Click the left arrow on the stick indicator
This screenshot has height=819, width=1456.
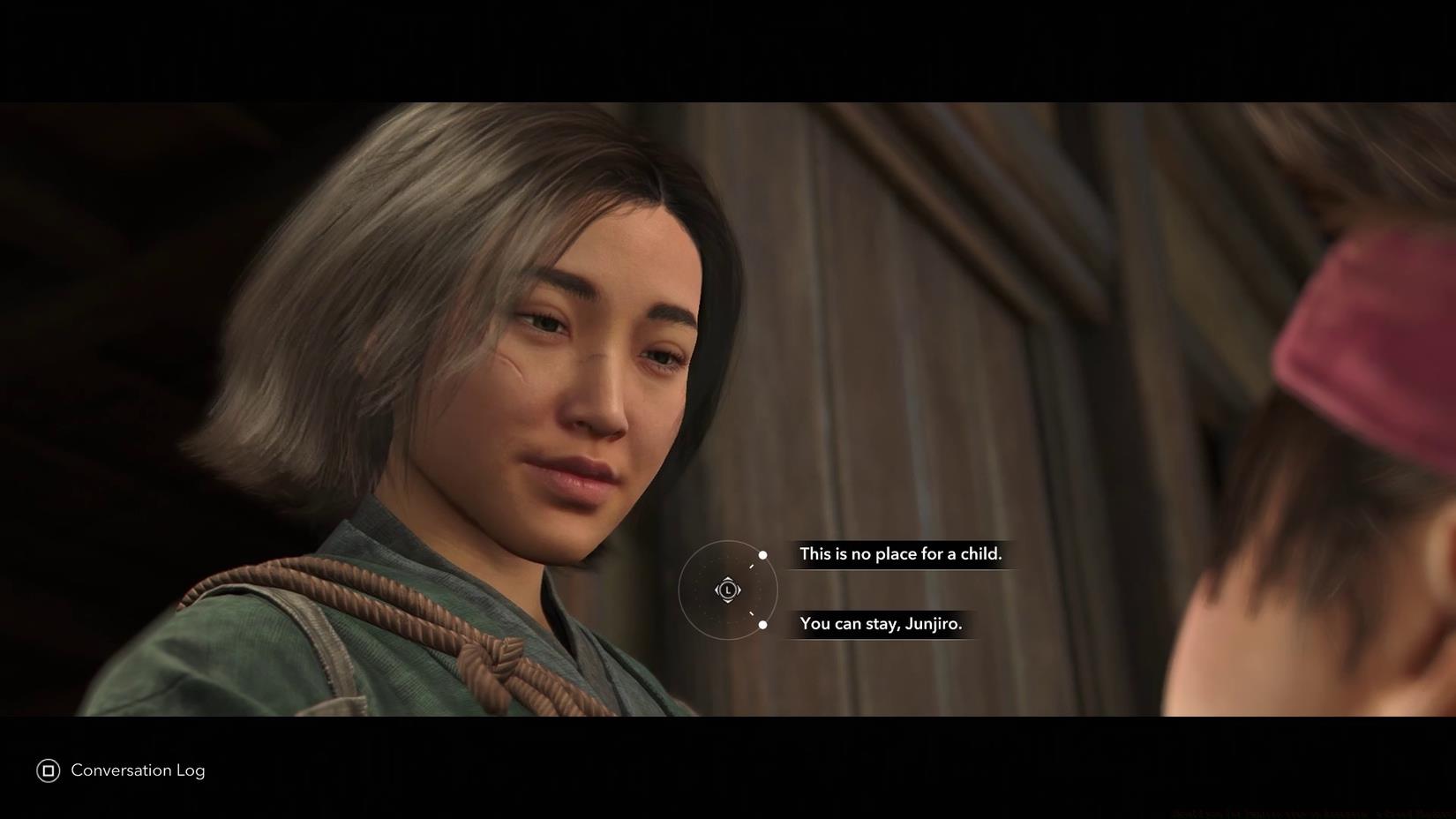tap(717, 590)
